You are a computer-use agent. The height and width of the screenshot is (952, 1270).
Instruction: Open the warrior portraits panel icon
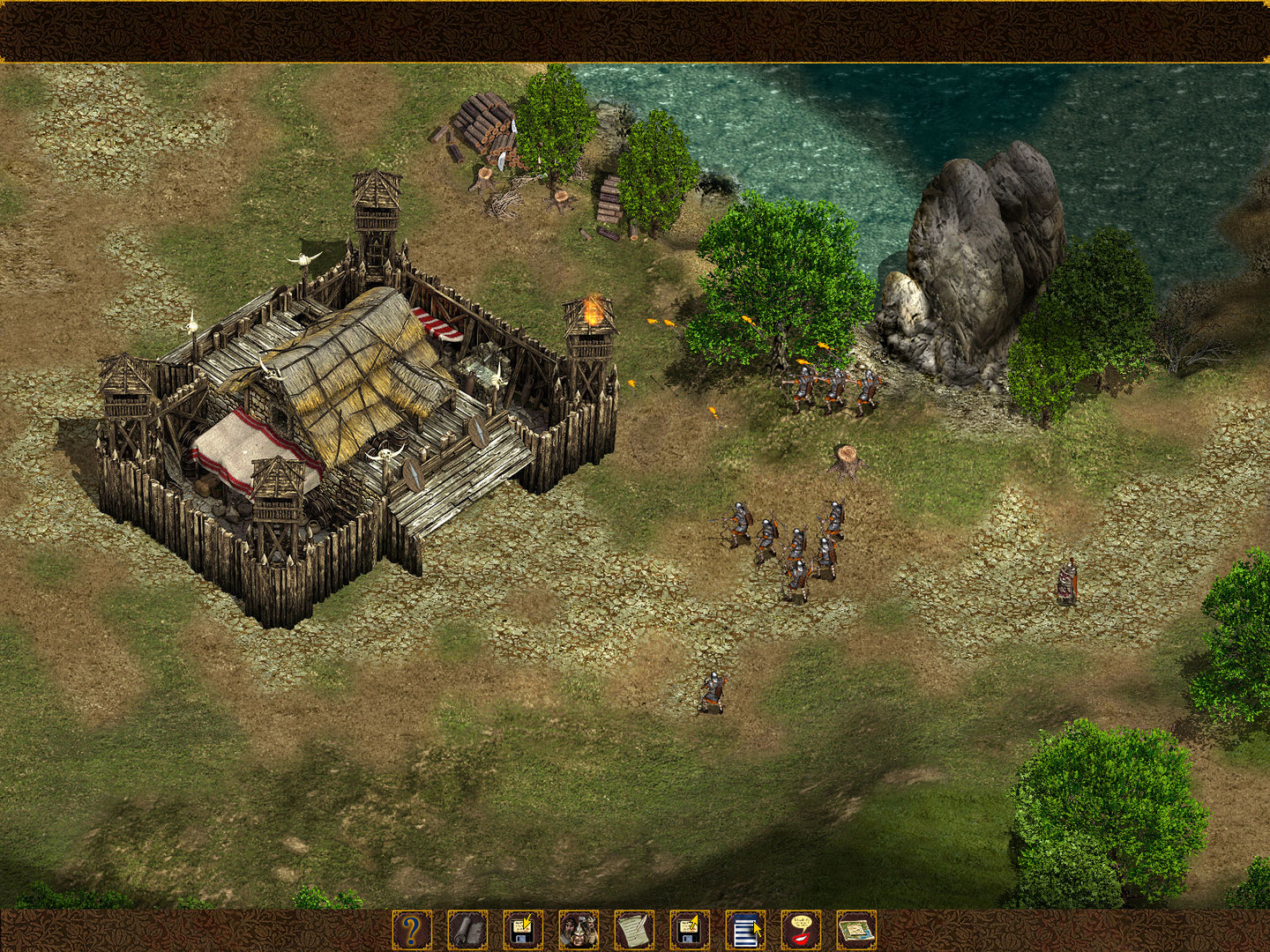tap(579, 930)
